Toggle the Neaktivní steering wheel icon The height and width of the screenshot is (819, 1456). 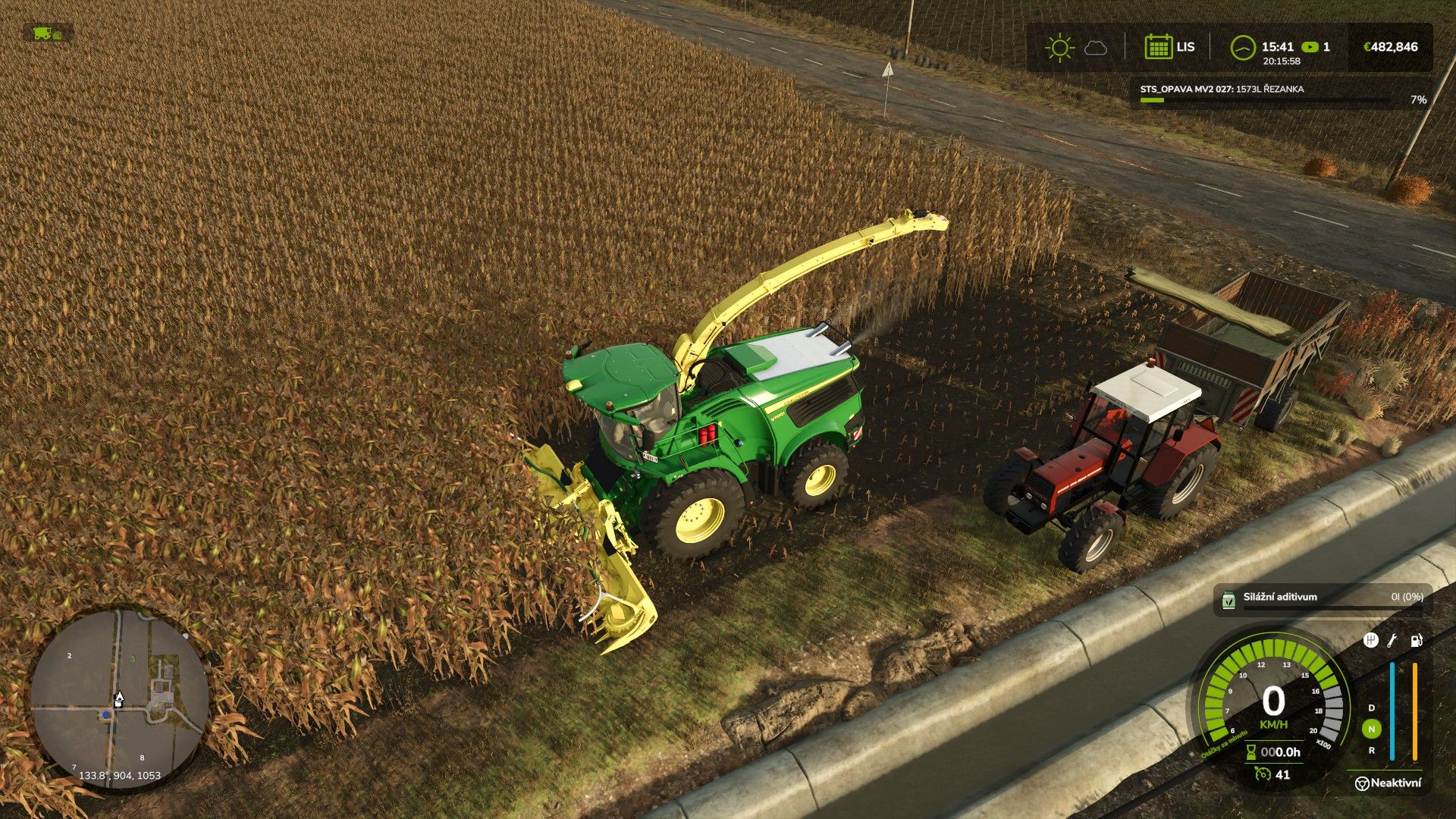pos(1362,783)
